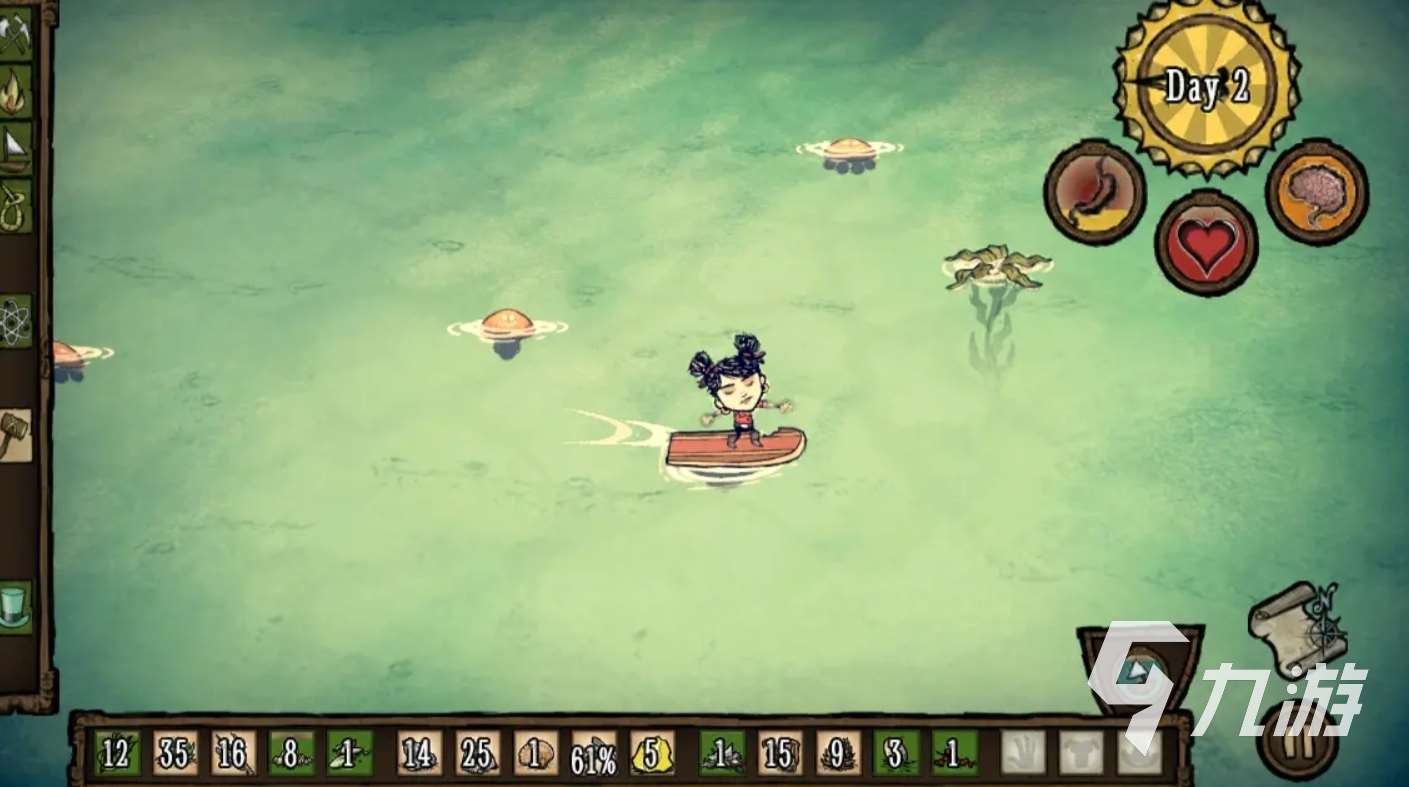Image resolution: width=1409 pixels, height=787 pixels.
Task: Select the inventory stack of 9
Action: tap(837, 753)
